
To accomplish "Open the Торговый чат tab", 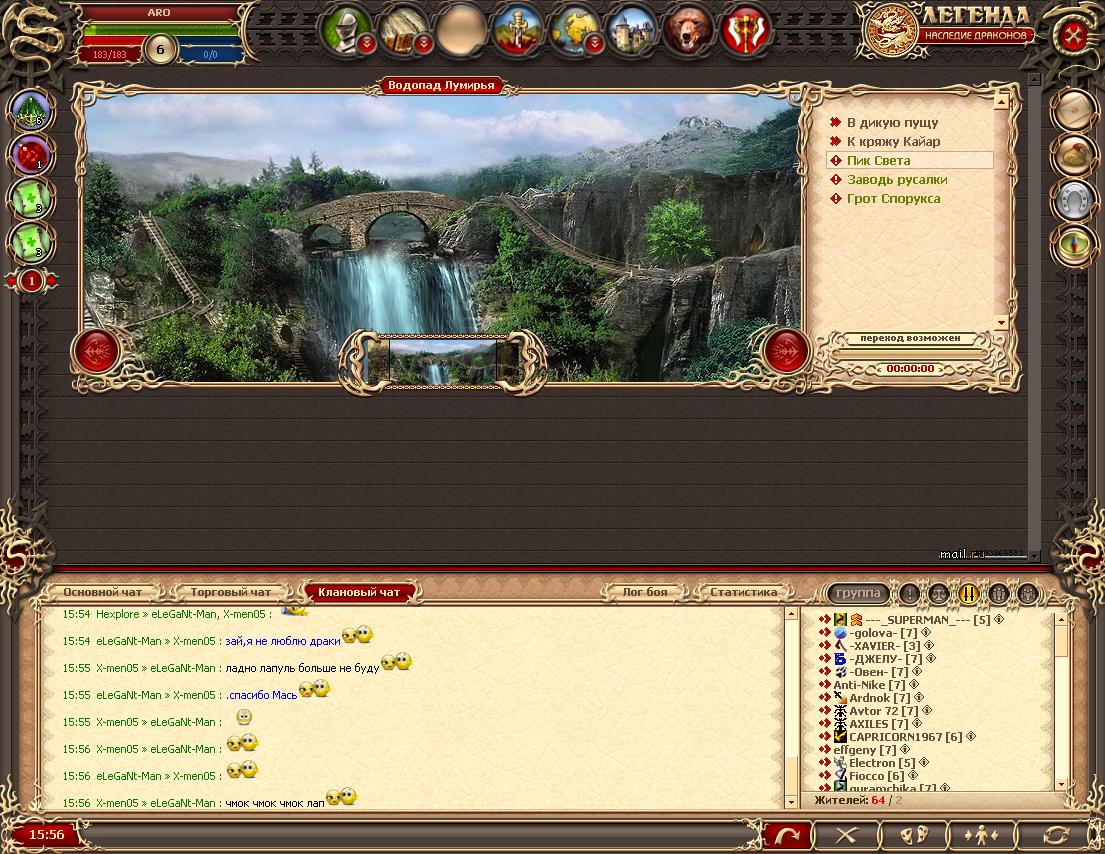I will (x=230, y=592).
